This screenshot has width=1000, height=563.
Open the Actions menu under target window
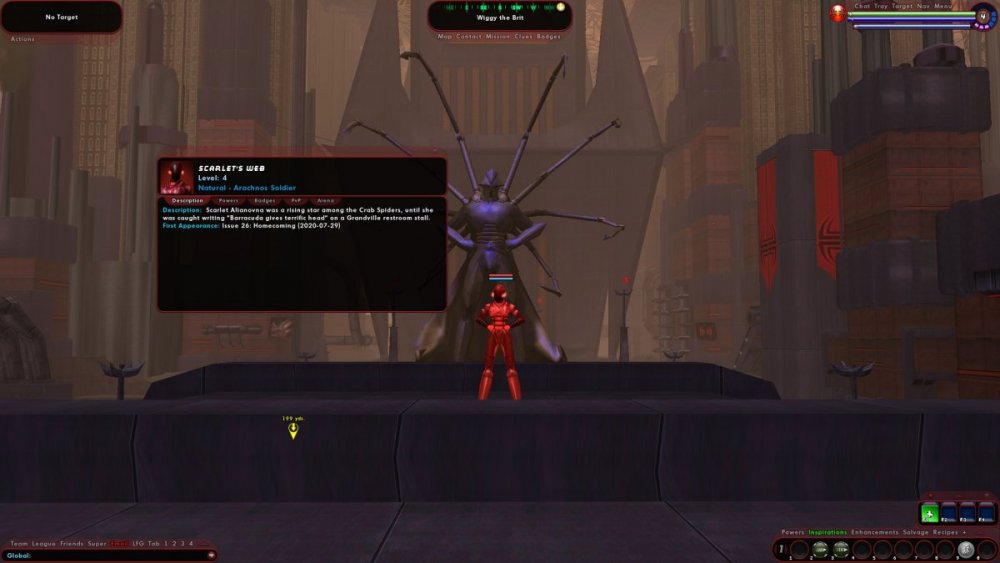pyautogui.click(x=22, y=38)
